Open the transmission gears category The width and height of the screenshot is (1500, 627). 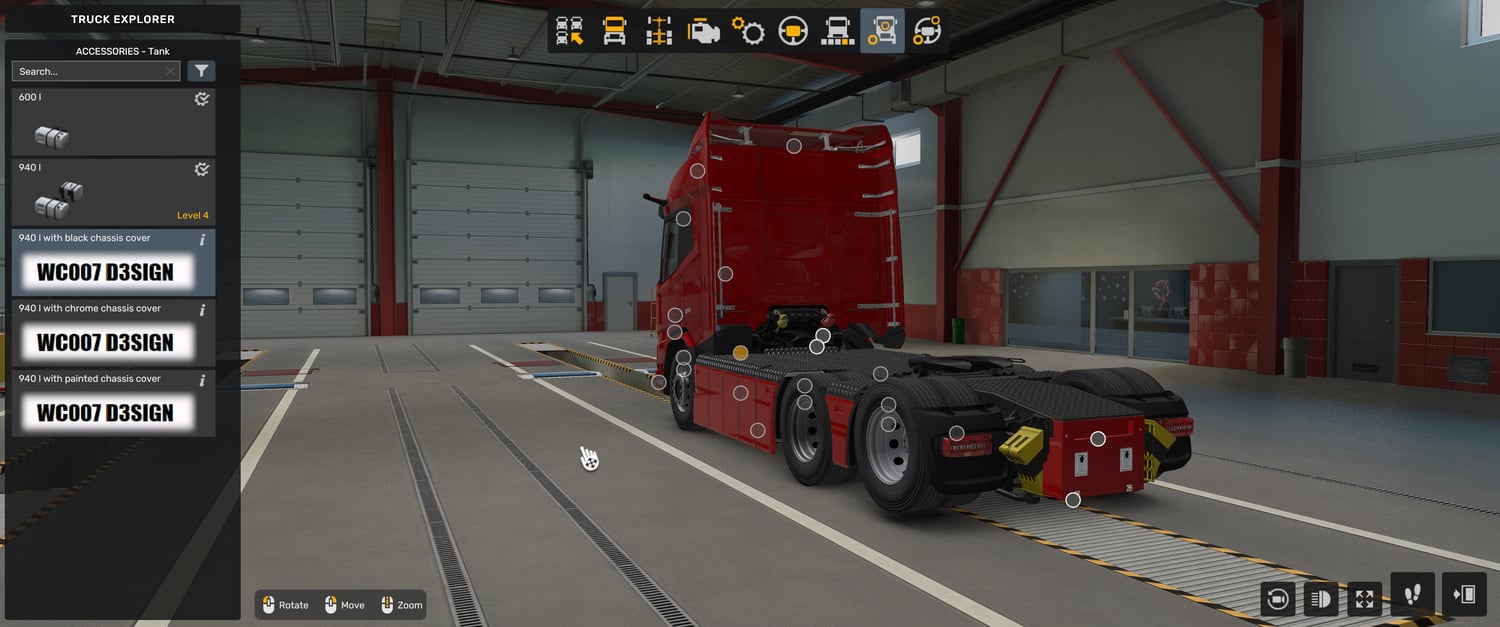748,31
